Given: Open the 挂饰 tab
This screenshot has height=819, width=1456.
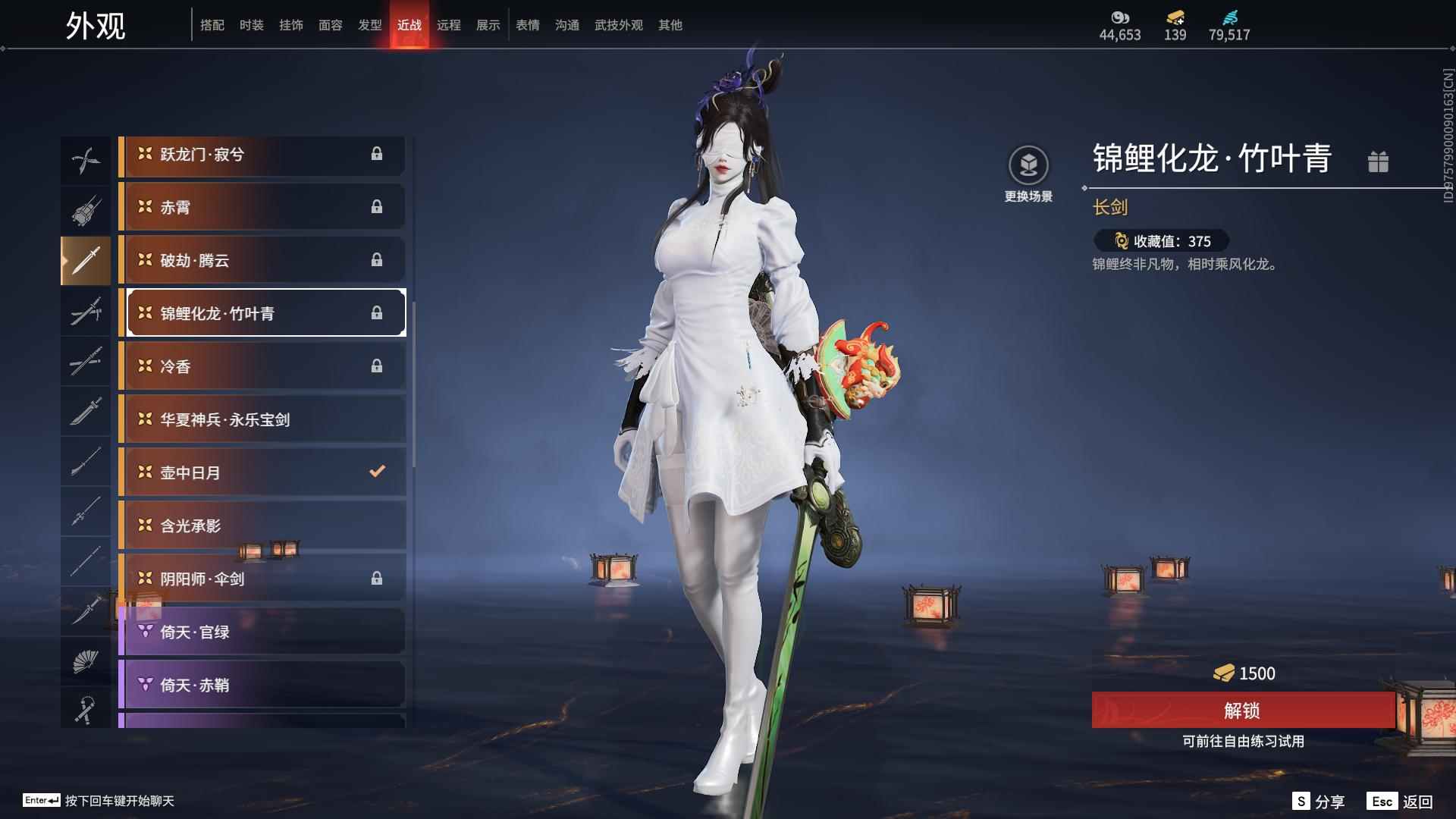Looking at the screenshot, I should pyautogui.click(x=290, y=25).
